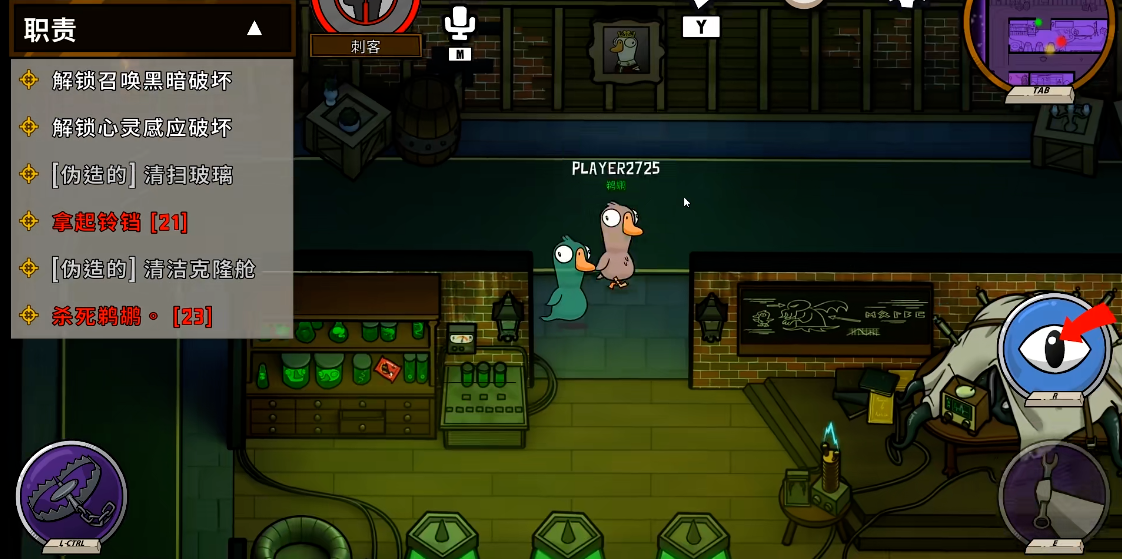
Task: Select the 解锁召唤黑暗破坏 task entry
Action: 142,80
